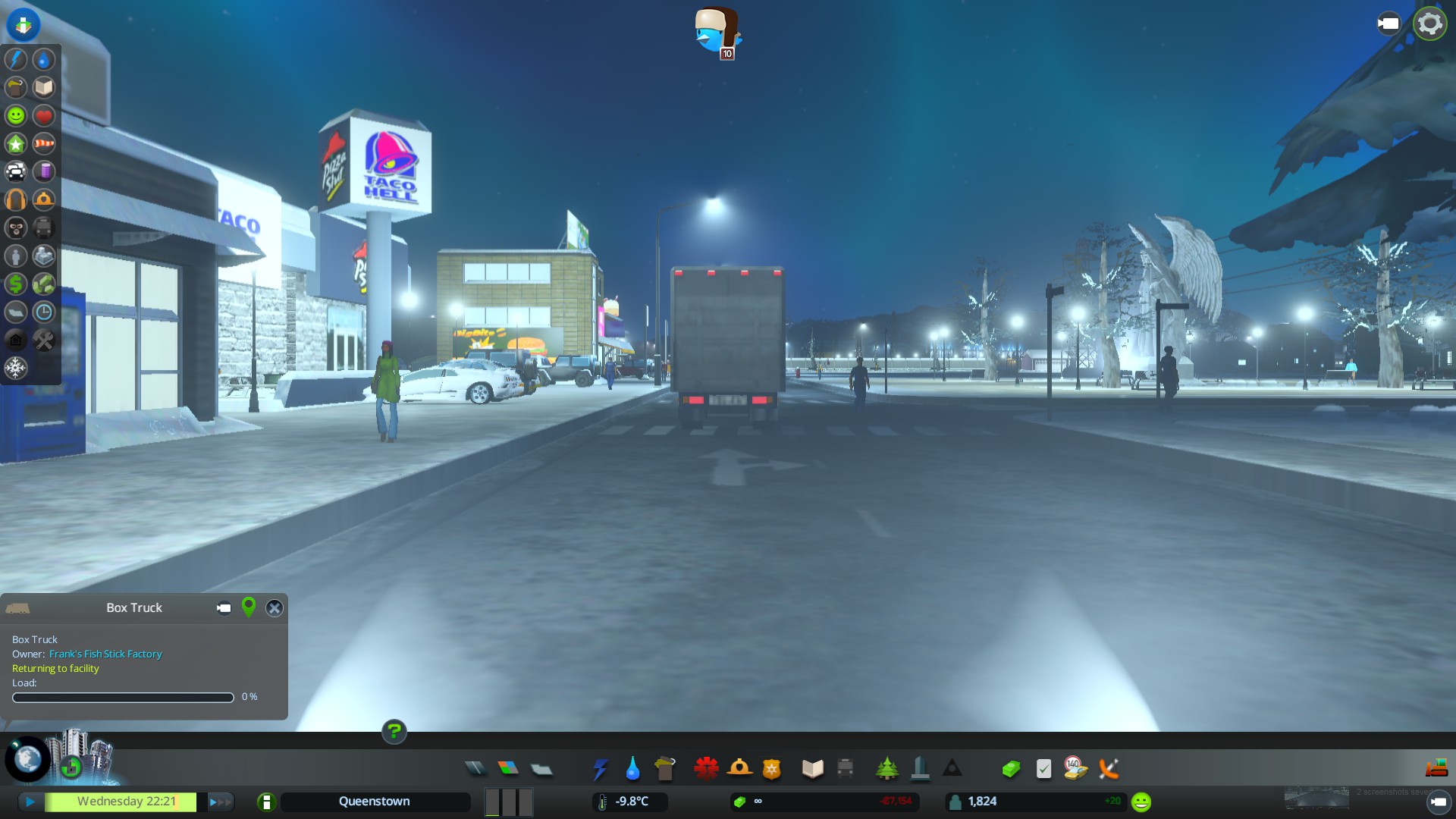
Task: Show the happiness smiley info view
Action: (16, 115)
